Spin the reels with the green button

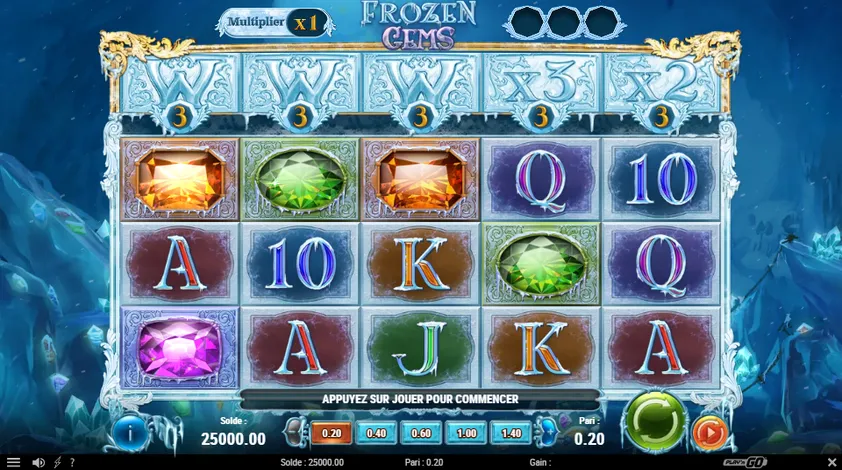pos(655,420)
